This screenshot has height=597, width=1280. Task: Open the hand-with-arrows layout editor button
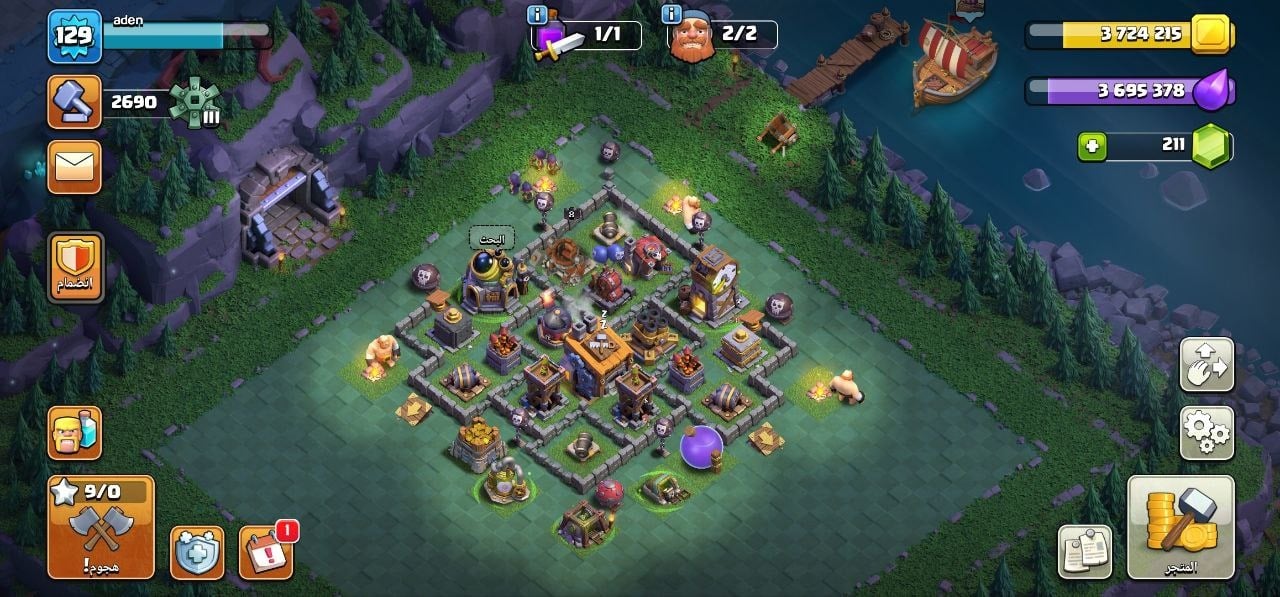click(x=1206, y=365)
